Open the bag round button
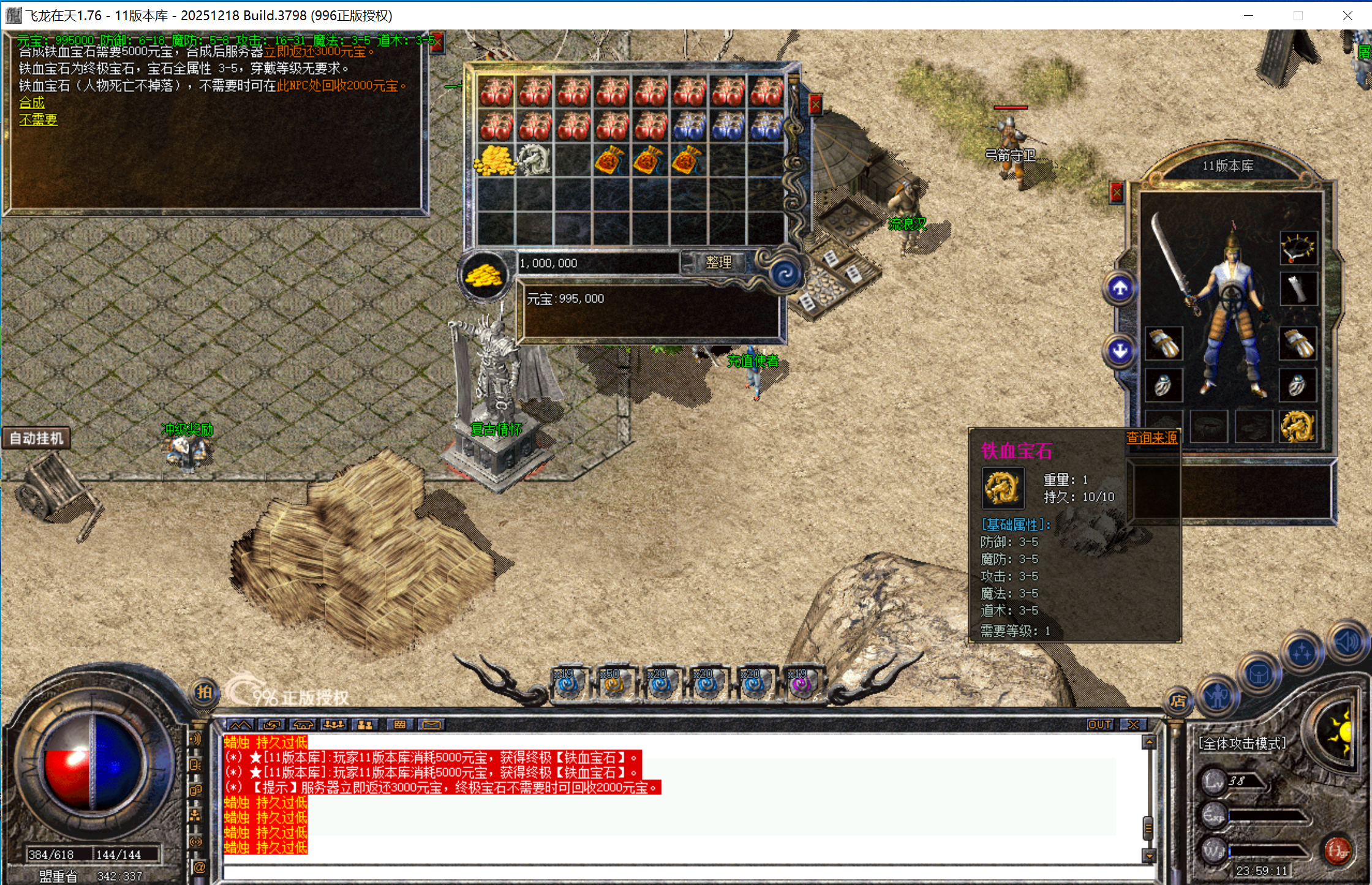Viewport: 1372px width, 885px height. pyautogui.click(x=1259, y=675)
